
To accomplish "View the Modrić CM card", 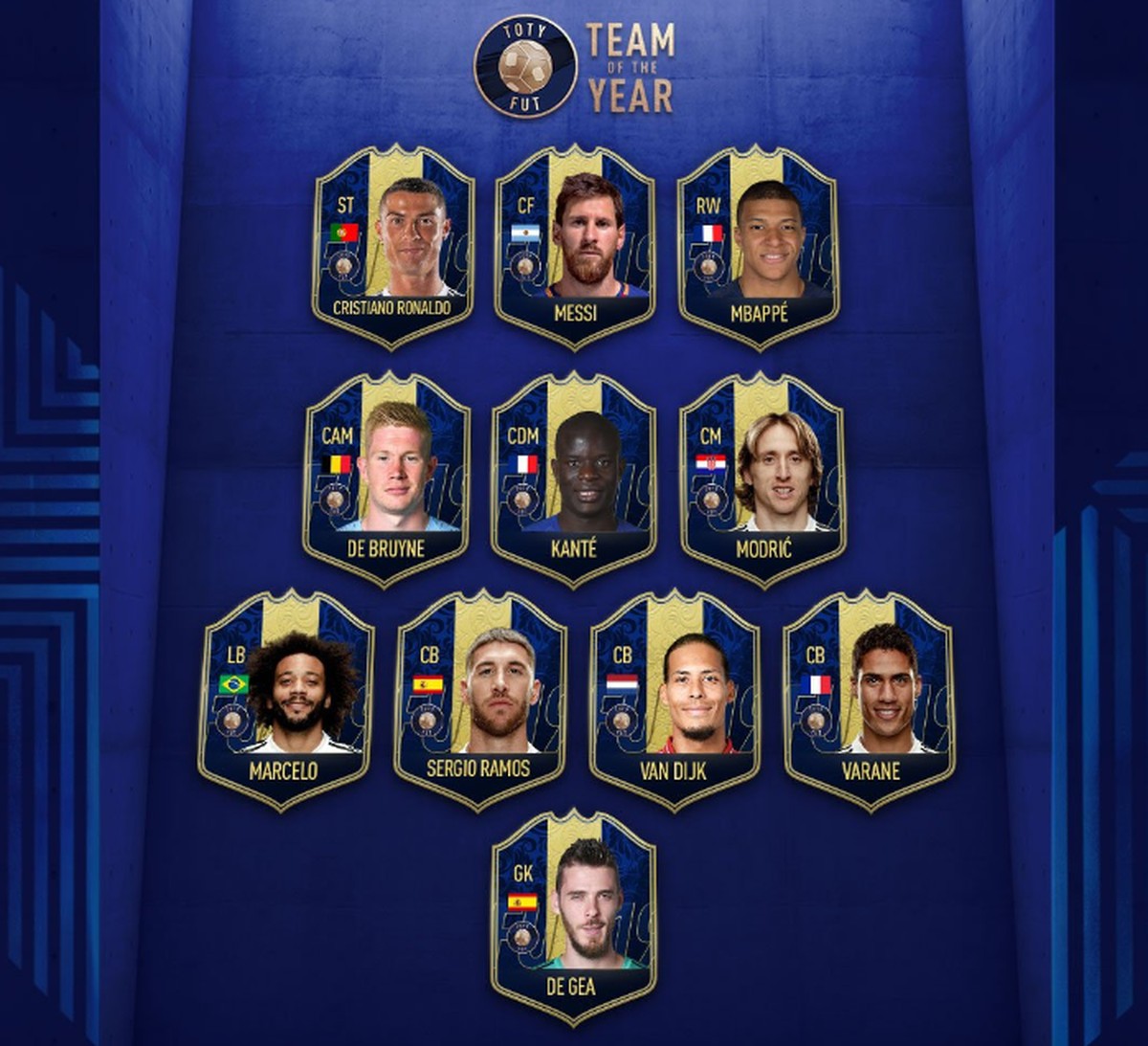I will (762, 478).
